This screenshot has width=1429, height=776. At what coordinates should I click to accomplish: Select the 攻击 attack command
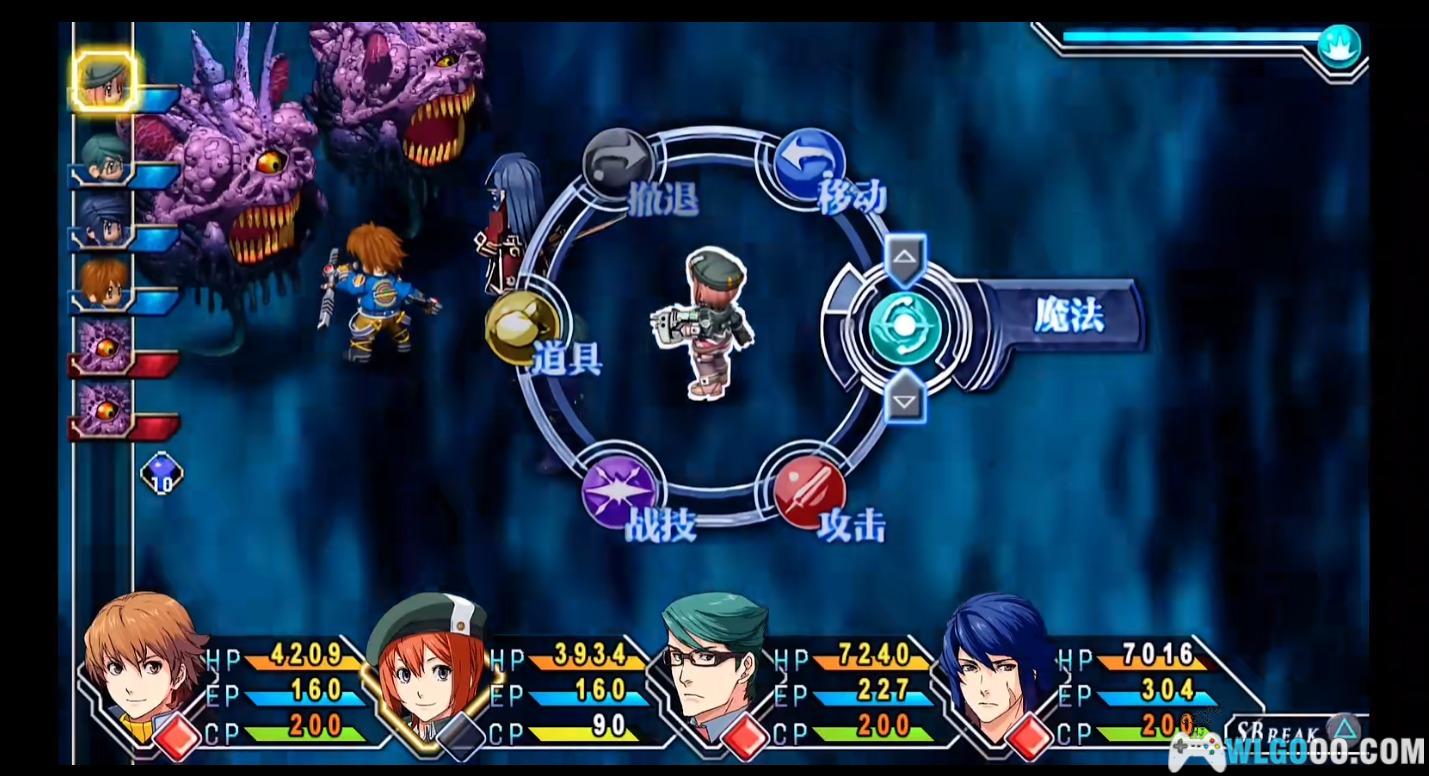pos(809,490)
